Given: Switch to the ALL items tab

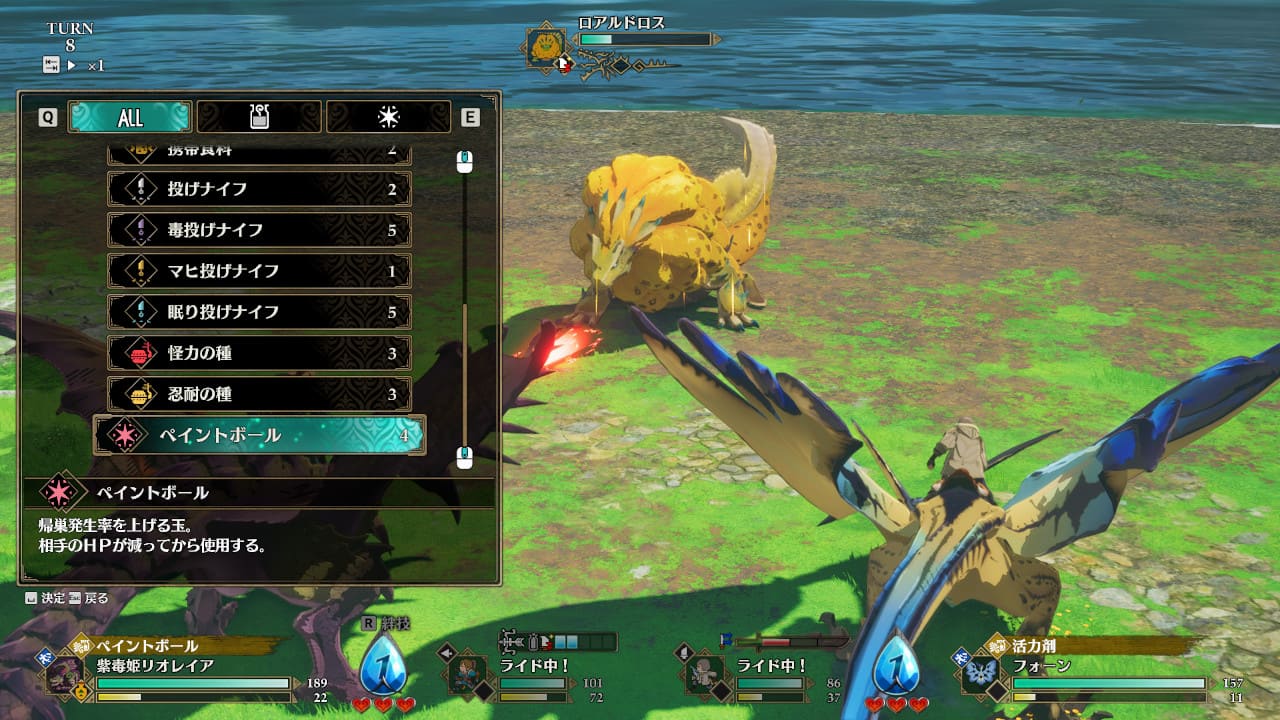Looking at the screenshot, I should pyautogui.click(x=130, y=117).
